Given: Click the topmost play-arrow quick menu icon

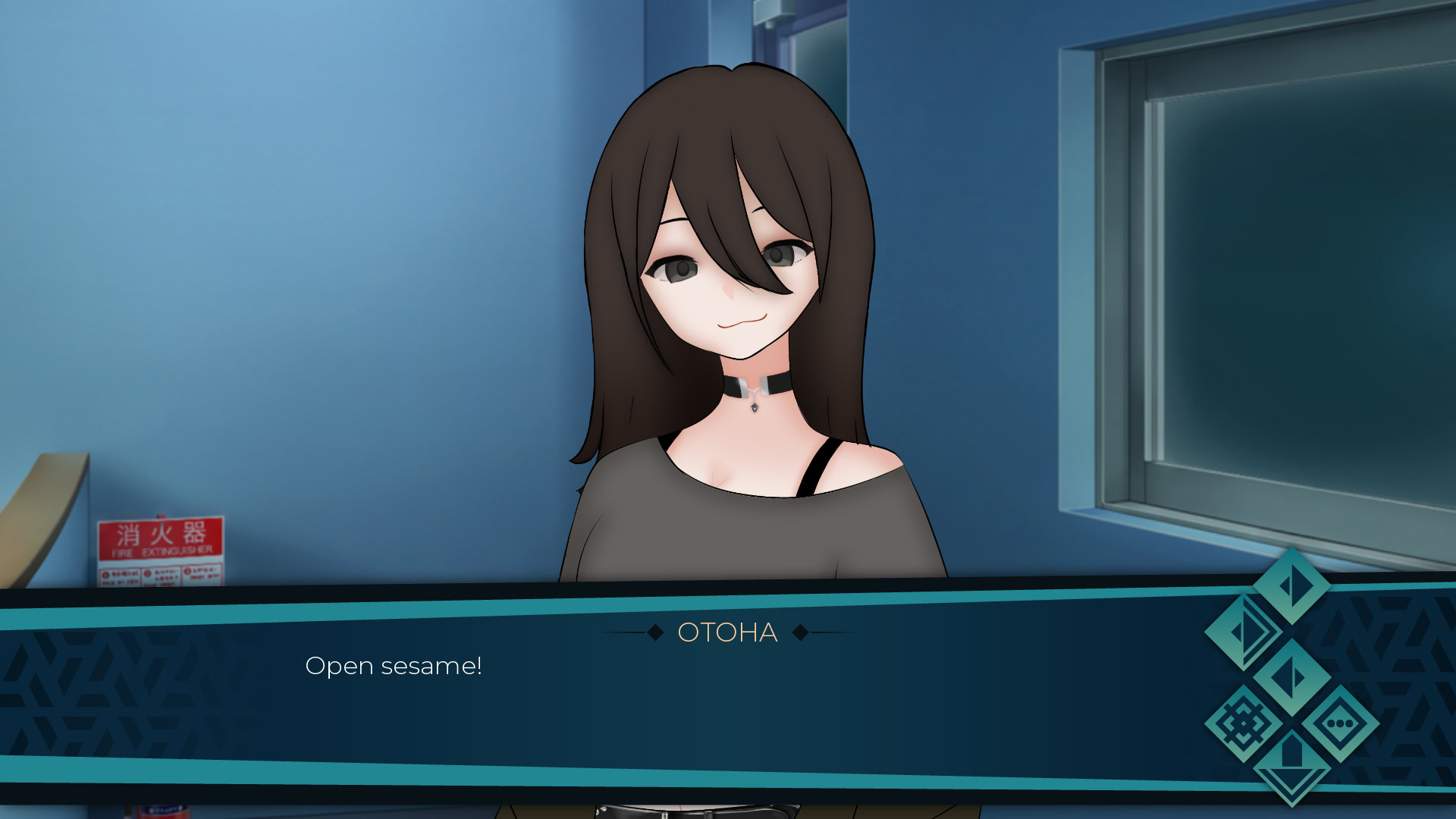Looking at the screenshot, I should click(1292, 584).
